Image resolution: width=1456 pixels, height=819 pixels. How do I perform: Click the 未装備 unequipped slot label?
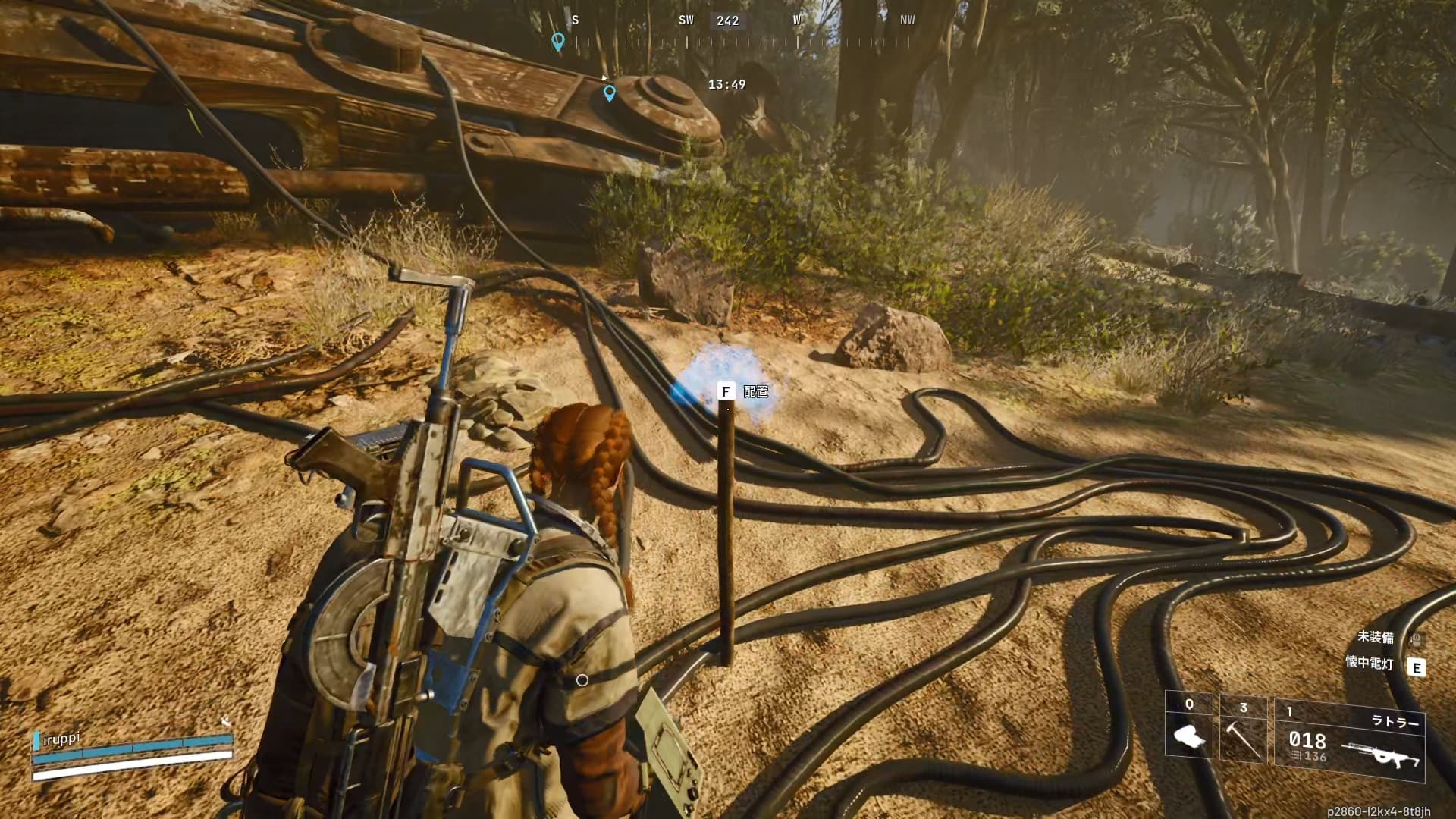tap(1375, 638)
